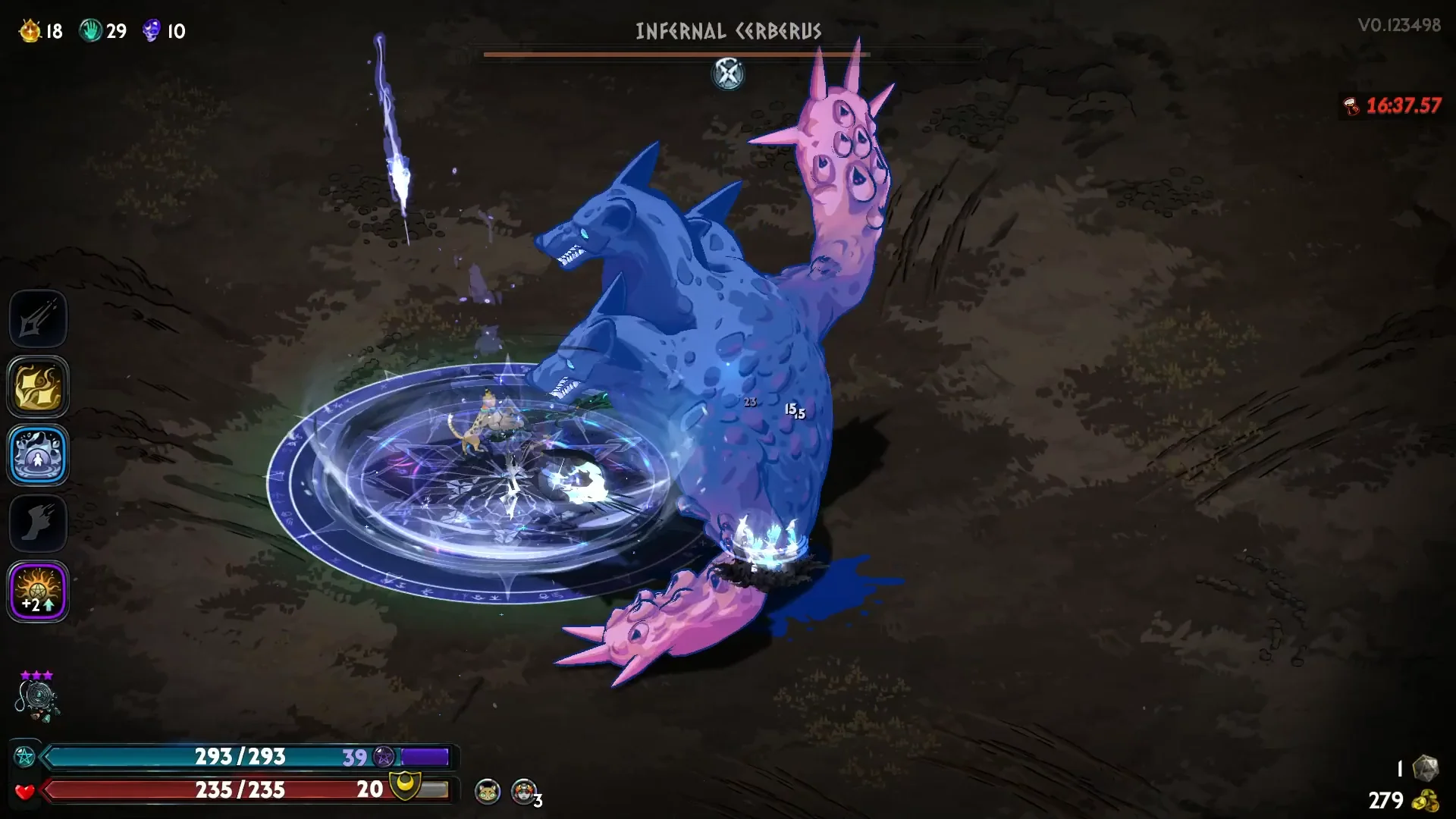Click the reroll dice icon
This screenshot has height=819, width=1456.
tap(1426, 767)
